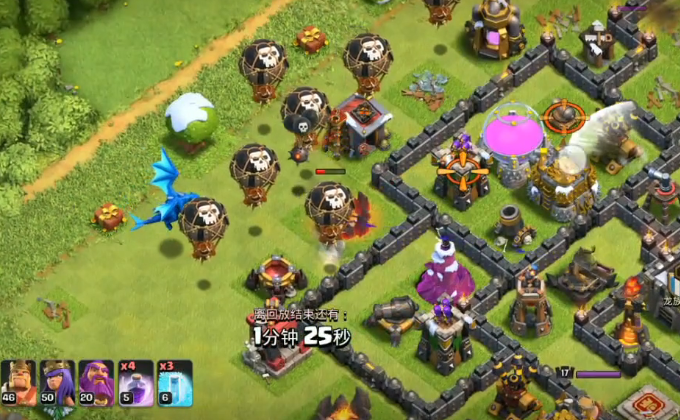Viewport: 680px width, 420px height.
Task: Select the Archer Queen hero slot
Action: pos(57,383)
